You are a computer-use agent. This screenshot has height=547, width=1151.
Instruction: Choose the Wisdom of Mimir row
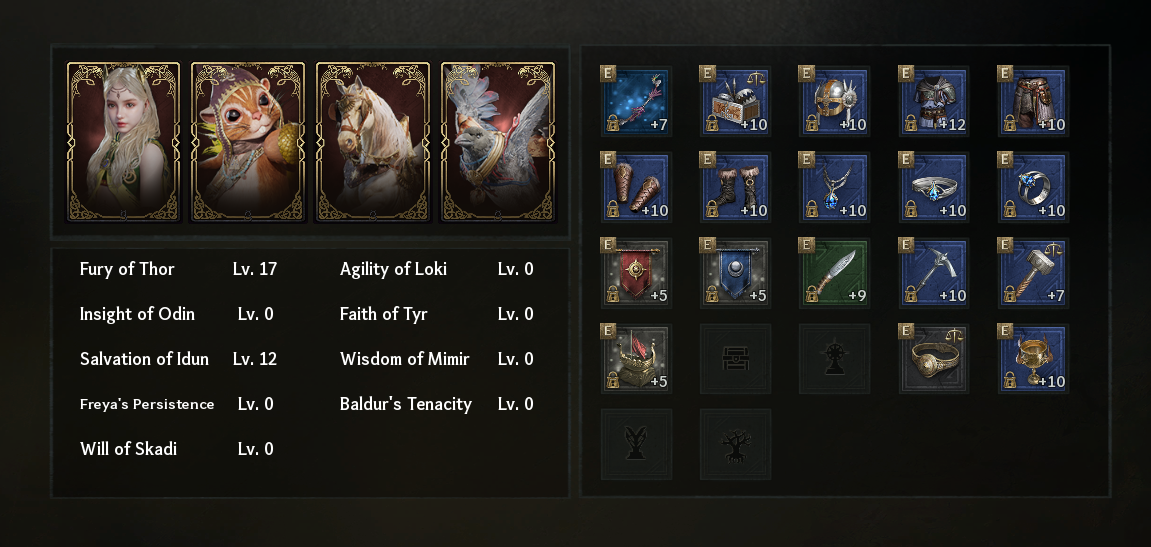point(404,359)
